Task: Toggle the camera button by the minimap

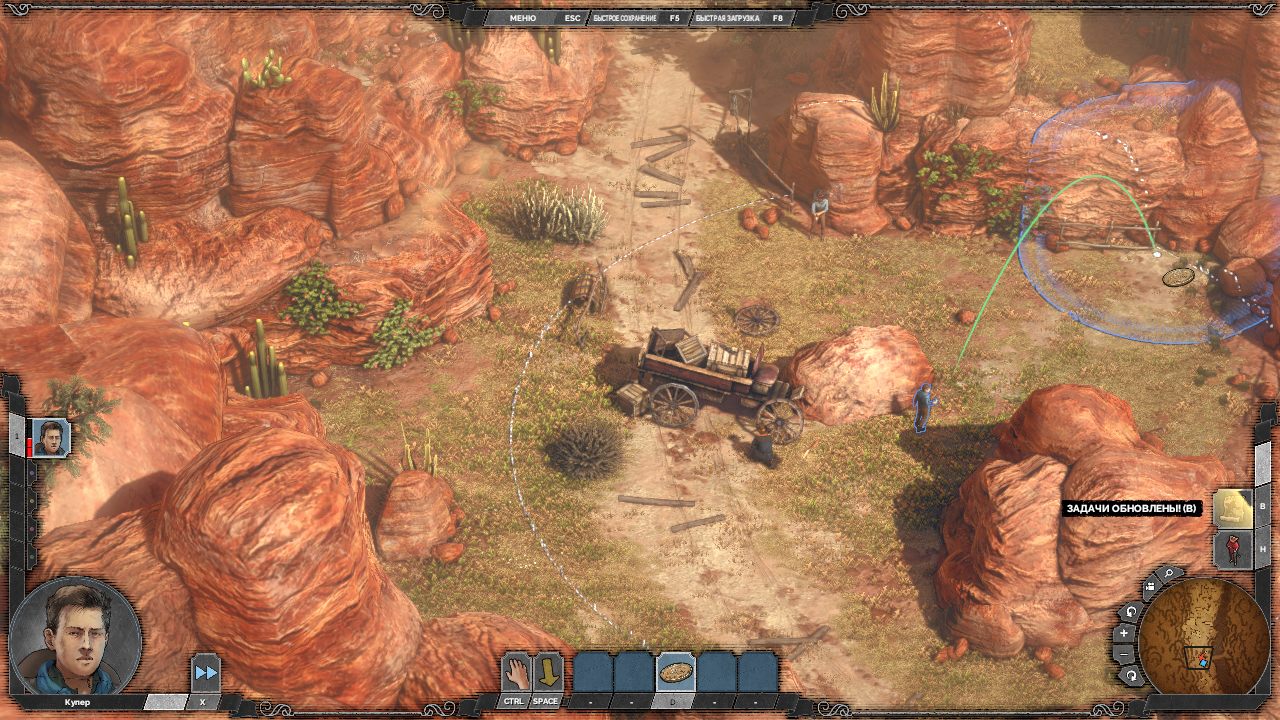Action: click(1148, 586)
